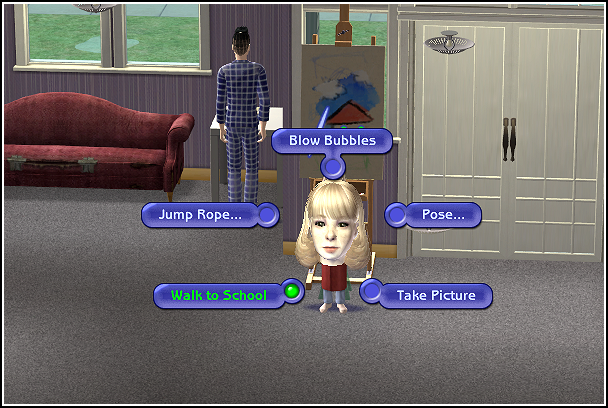Choose Take Picture from the pie menu
Viewport: 608px width, 408px height.
(x=435, y=295)
